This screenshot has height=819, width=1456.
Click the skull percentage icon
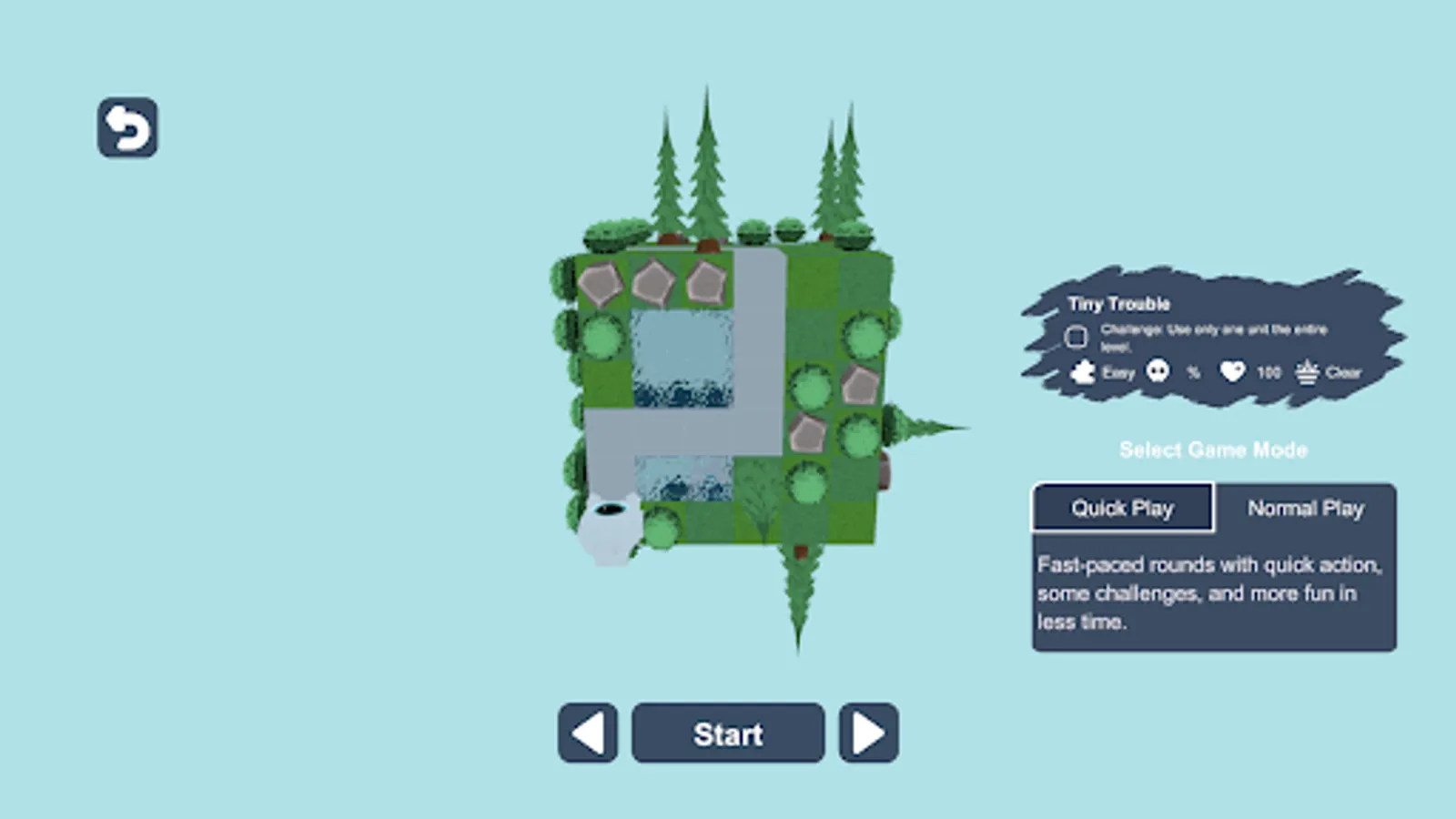tap(1158, 371)
